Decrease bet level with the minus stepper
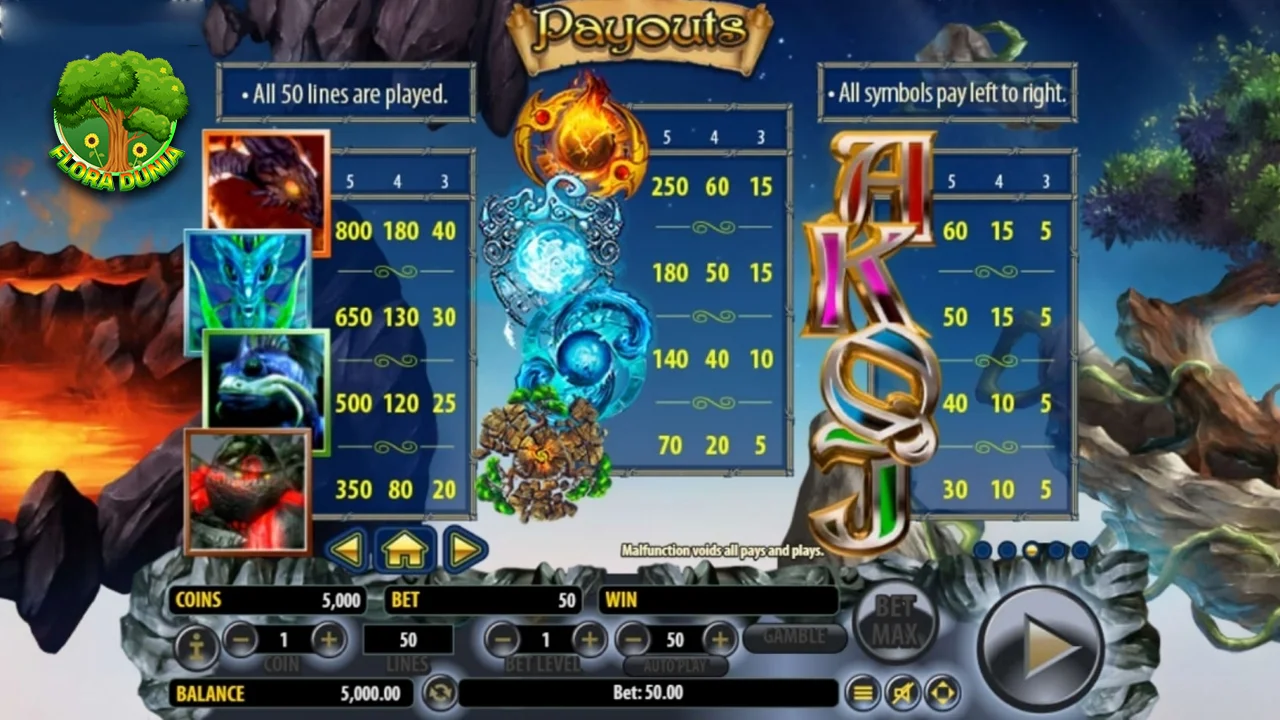Screen dimensions: 1280x720 [503, 640]
